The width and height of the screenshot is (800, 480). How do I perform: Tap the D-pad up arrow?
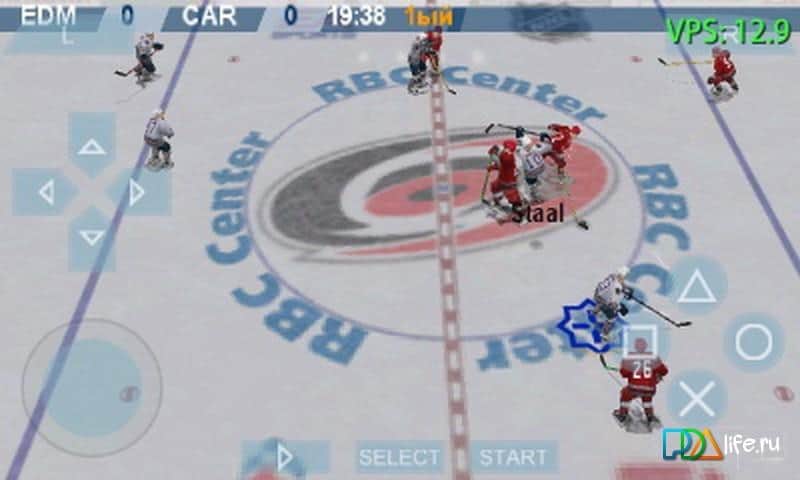(92, 146)
